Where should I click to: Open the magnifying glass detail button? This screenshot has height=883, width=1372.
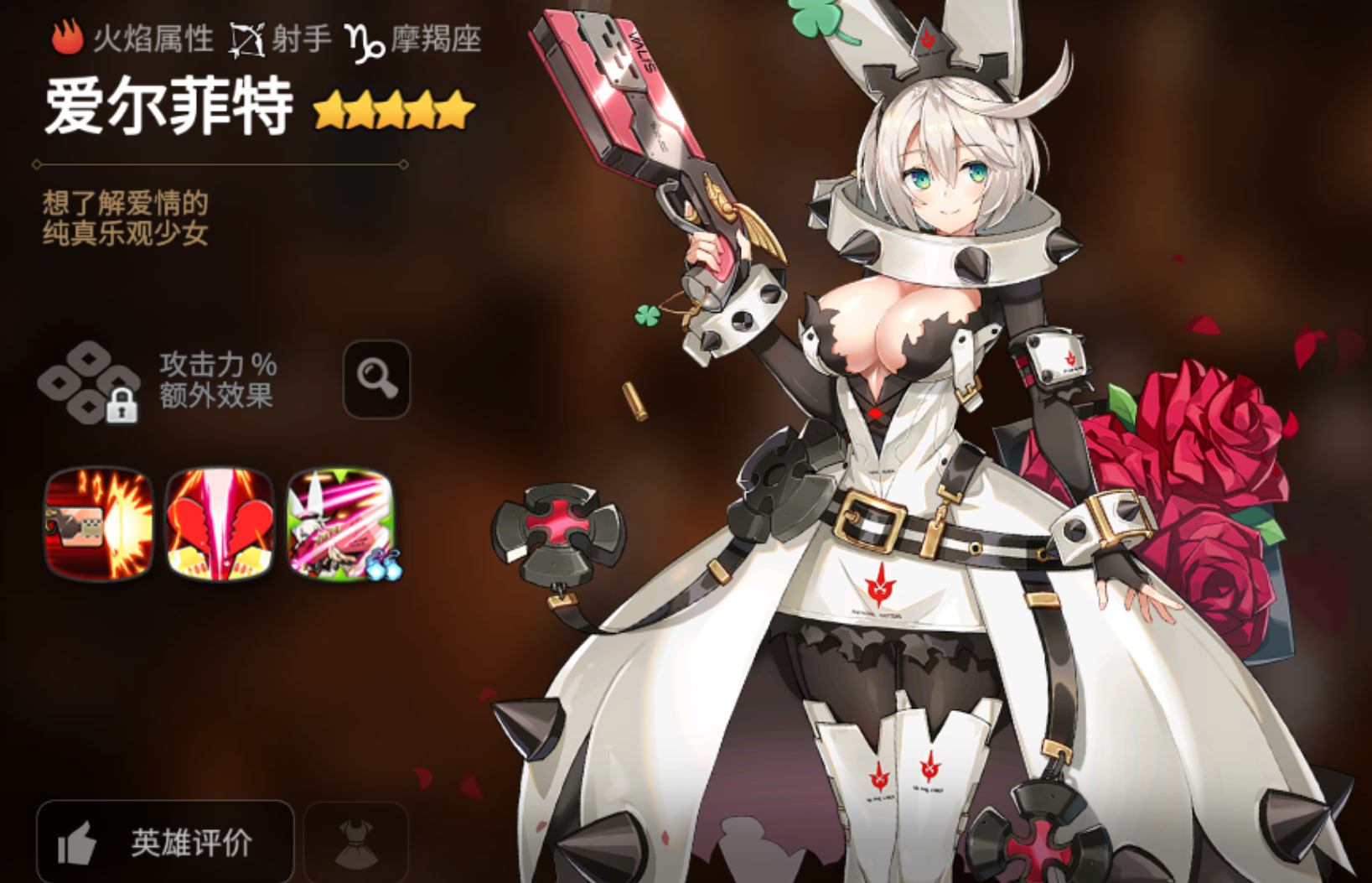point(376,379)
